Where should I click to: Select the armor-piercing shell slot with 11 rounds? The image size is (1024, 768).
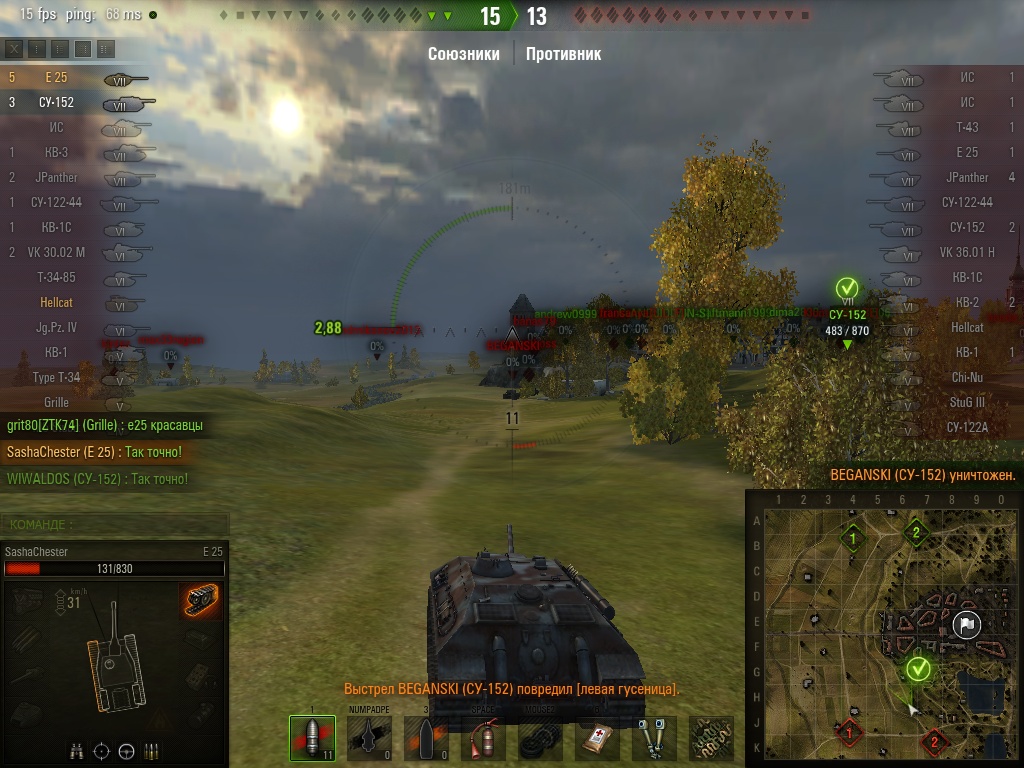coord(312,738)
